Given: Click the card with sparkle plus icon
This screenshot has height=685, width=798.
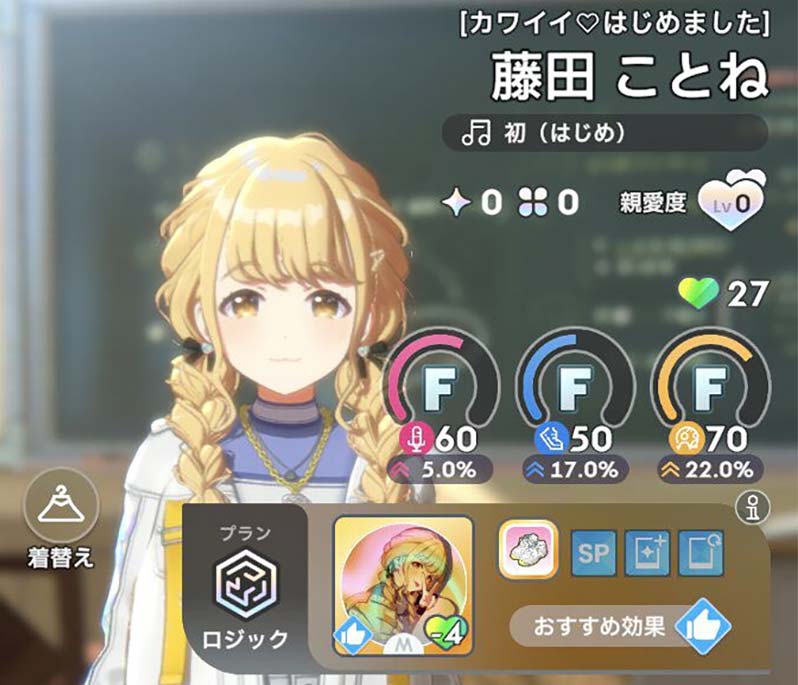Looking at the screenshot, I should pyautogui.click(x=647, y=553).
